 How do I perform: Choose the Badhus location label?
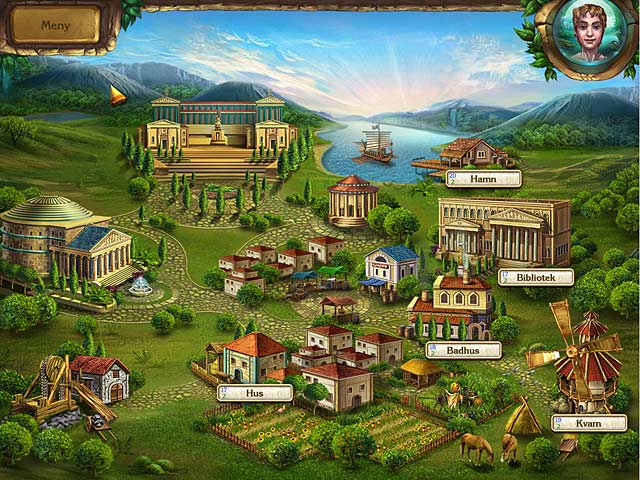462,350
